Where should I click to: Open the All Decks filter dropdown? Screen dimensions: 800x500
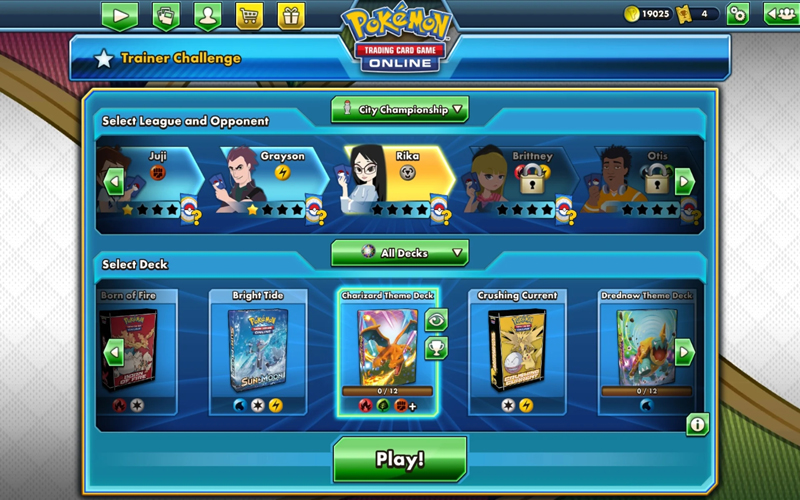[x=400, y=253]
